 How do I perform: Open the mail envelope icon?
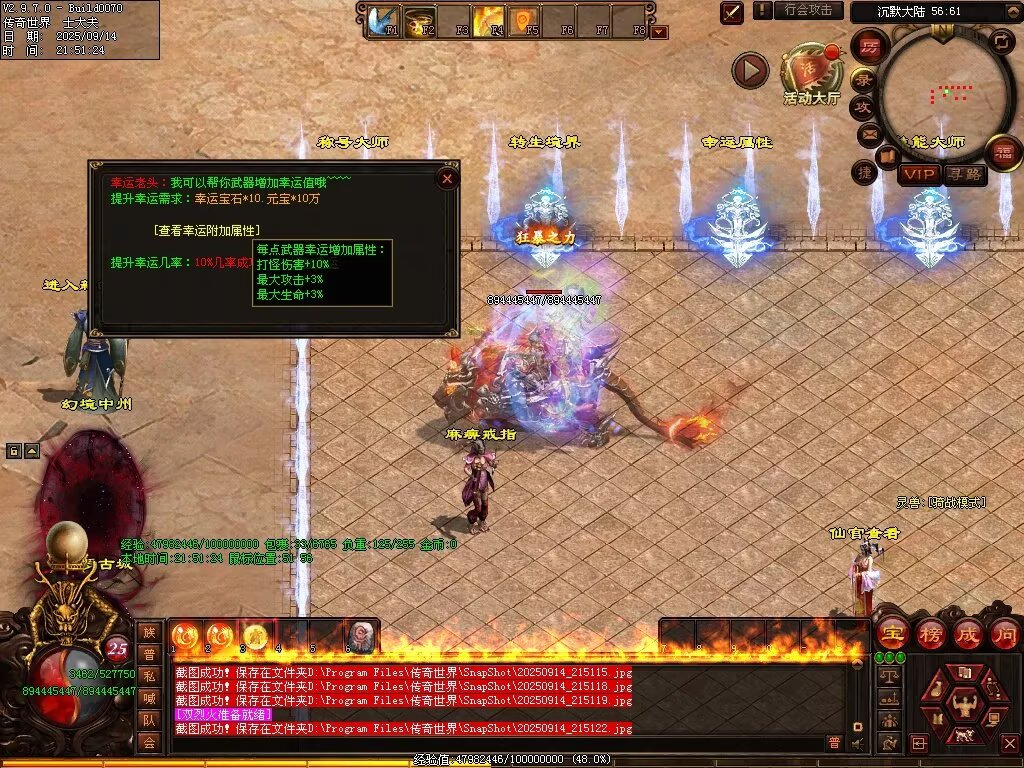868,133
